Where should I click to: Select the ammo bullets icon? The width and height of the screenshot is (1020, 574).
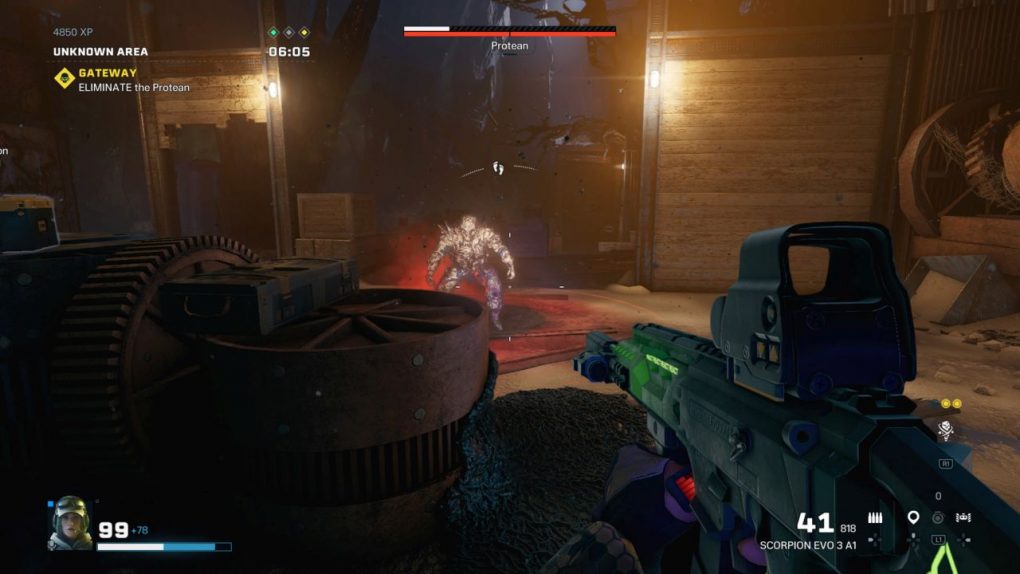tap(875, 518)
